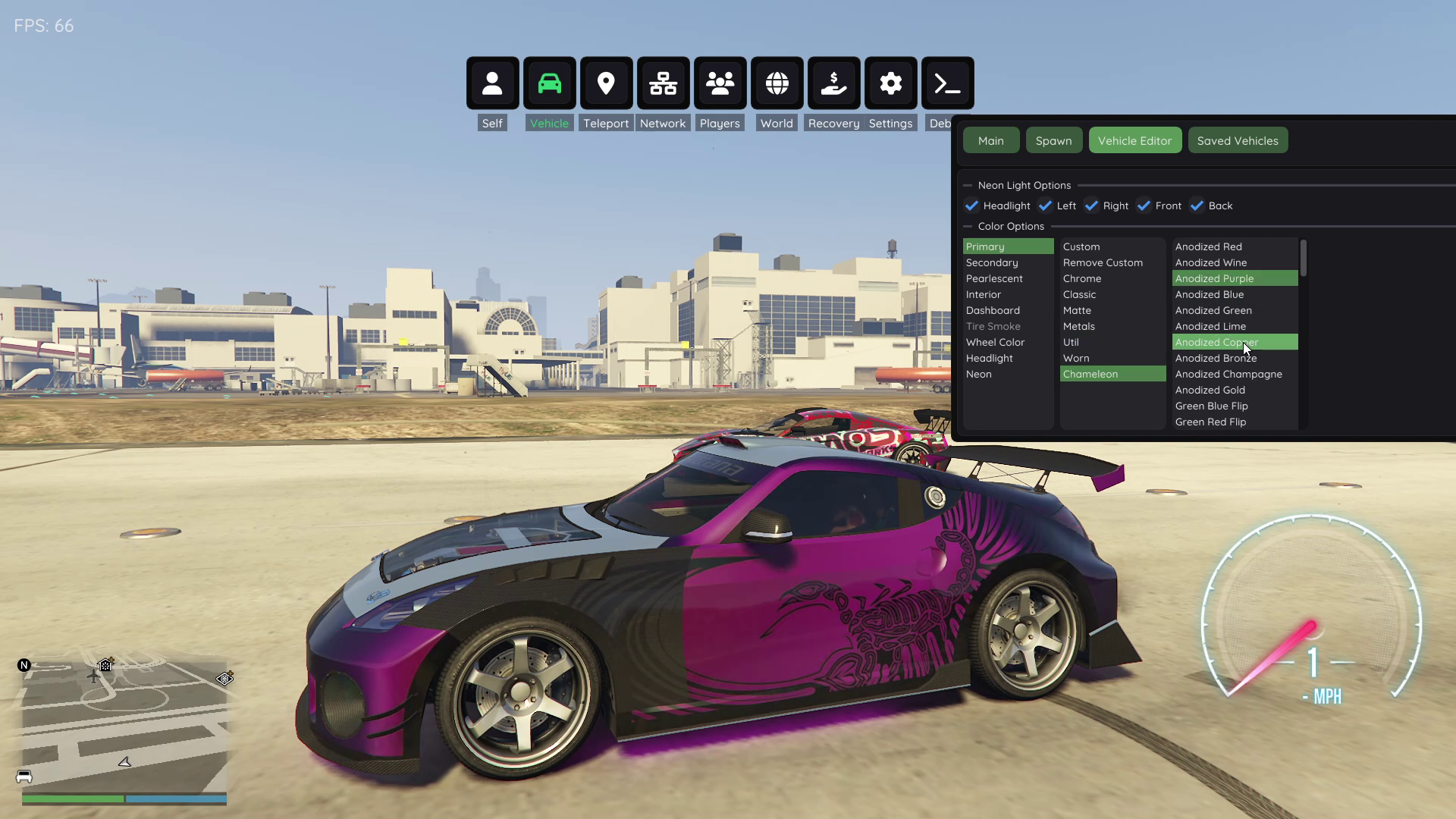
Task: Open the Recovery money icon
Action: click(833, 83)
